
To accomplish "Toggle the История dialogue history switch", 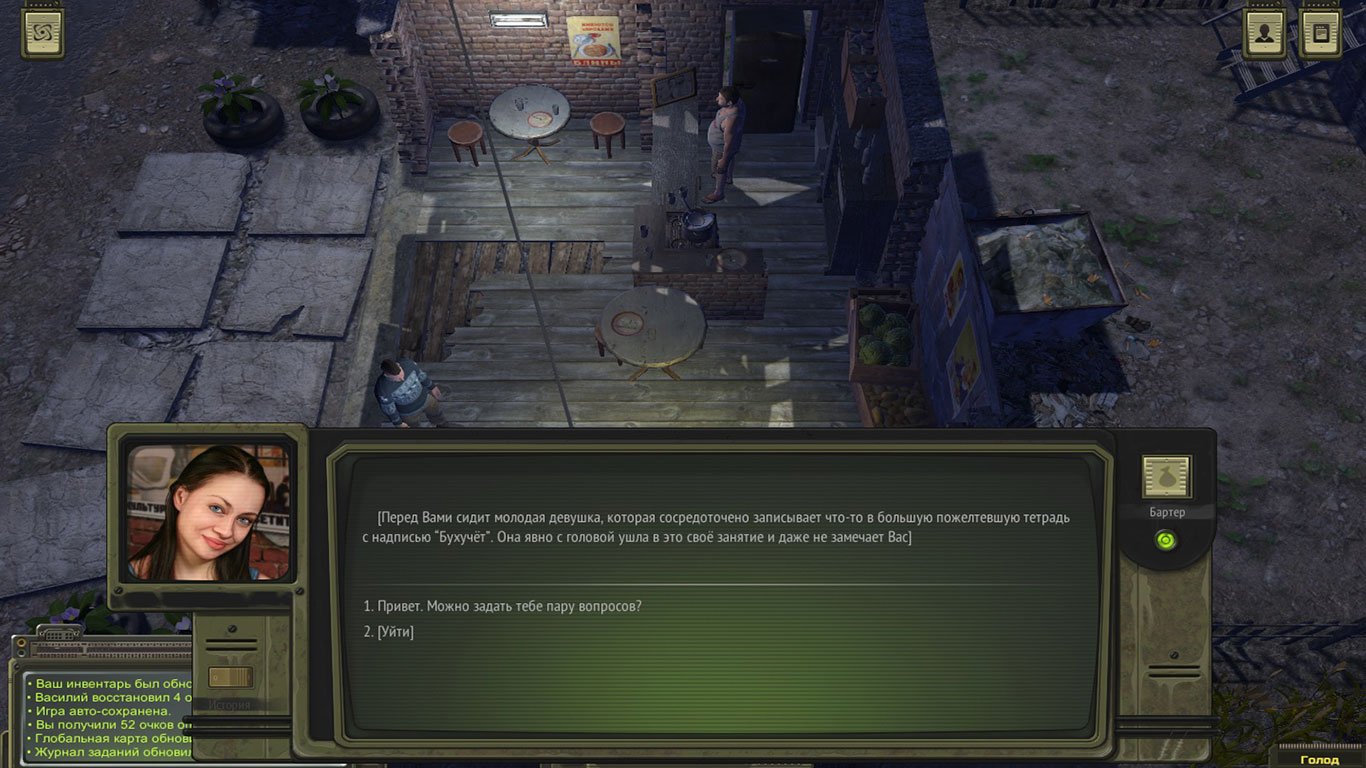I will [x=229, y=677].
